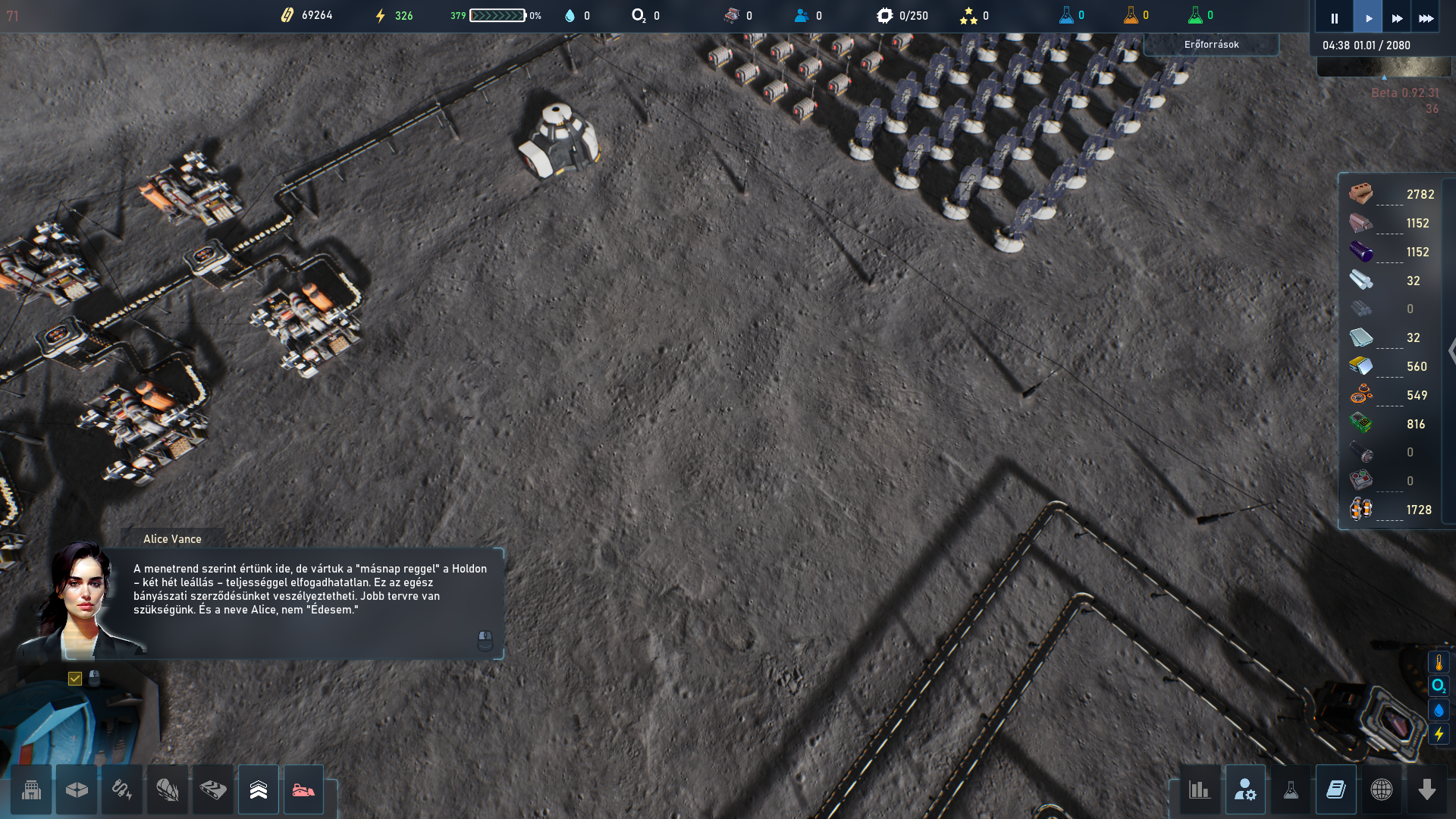Activate the upgrade chevrons tool
The height and width of the screenshot is (819, 1456).
pyautogui.click(x=259, y=790)
